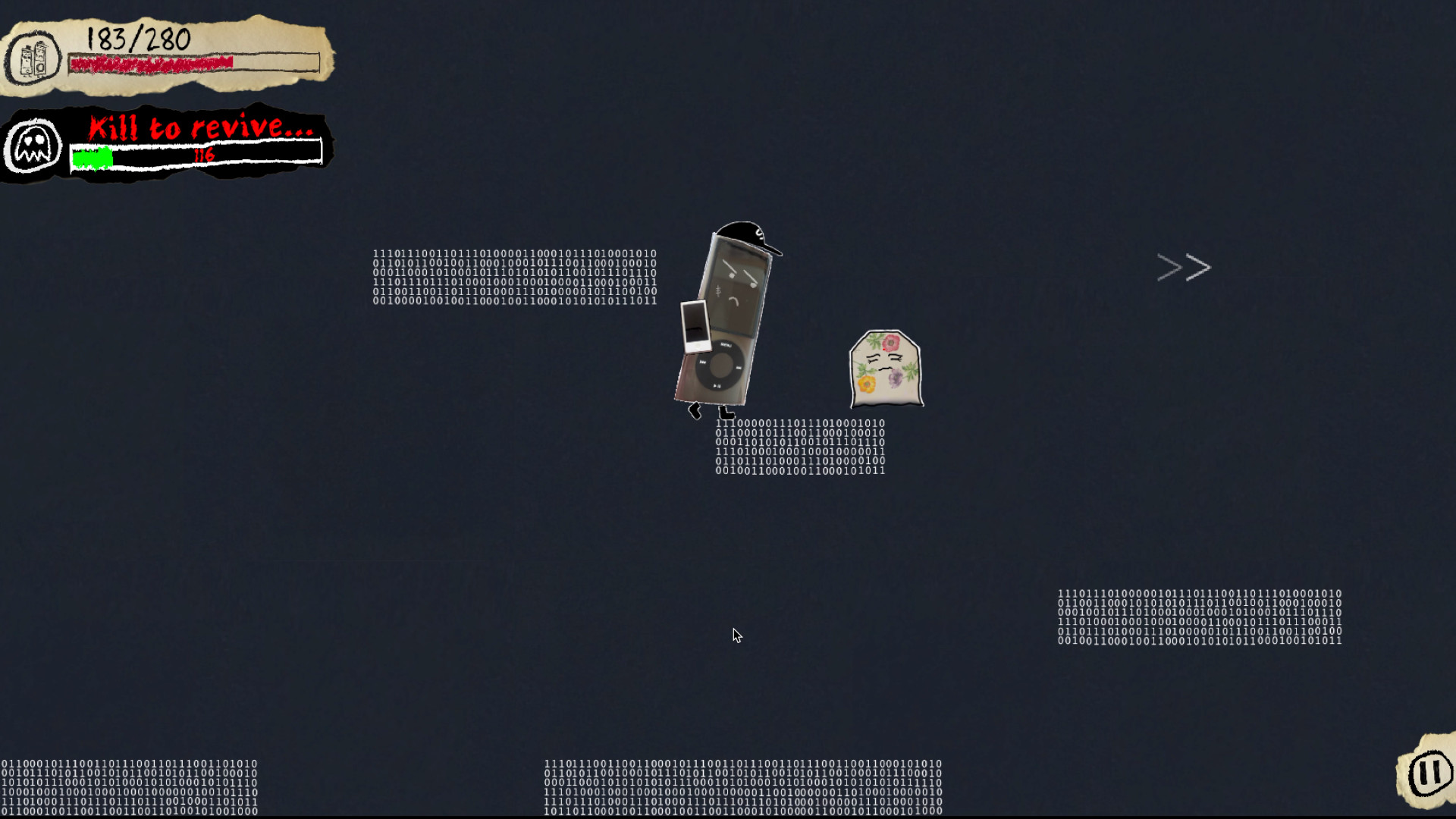Open the next area via the '>>' chevrons
The image size is (1456, 819).
pyautogui.click(x=1182, y=266)
